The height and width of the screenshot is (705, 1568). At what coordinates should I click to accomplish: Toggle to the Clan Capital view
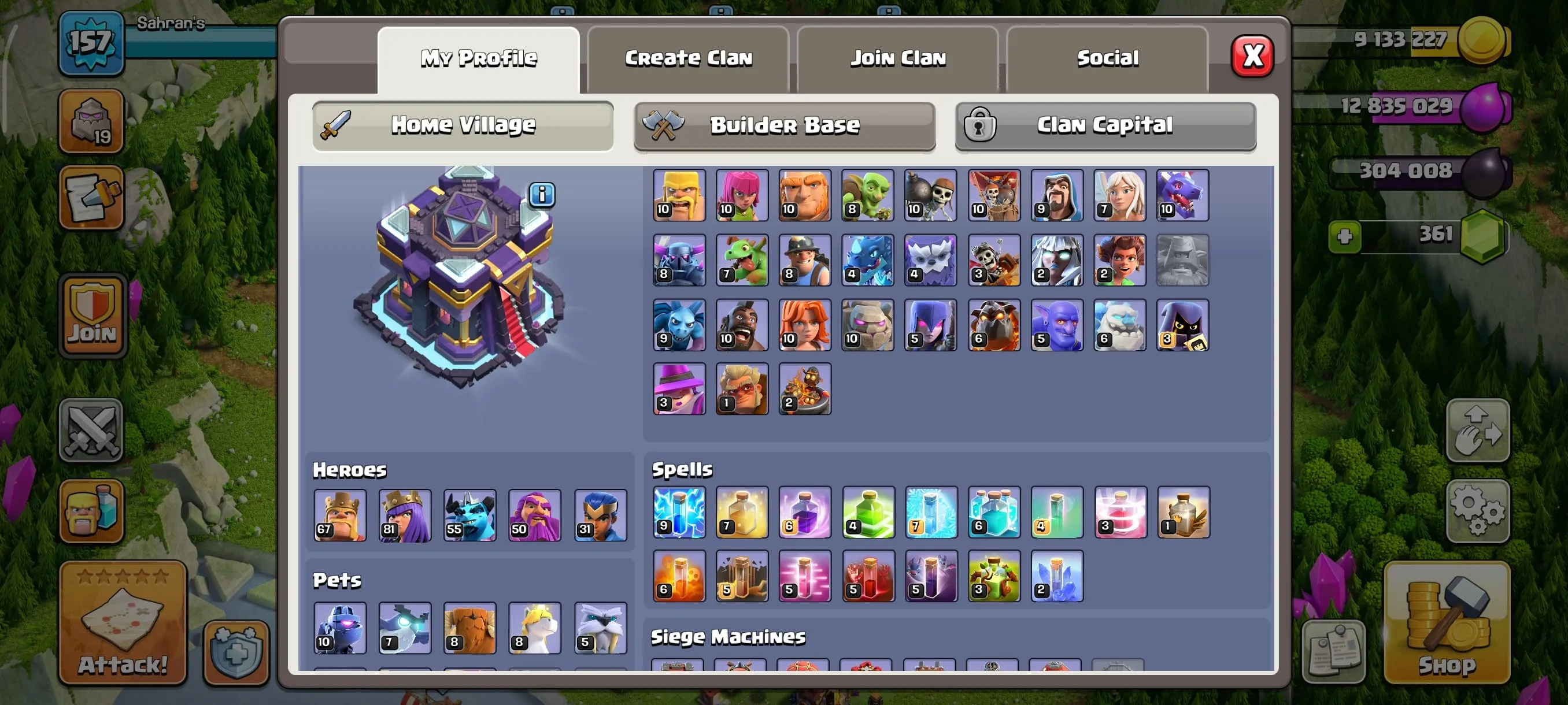[x=1105, y=125]
